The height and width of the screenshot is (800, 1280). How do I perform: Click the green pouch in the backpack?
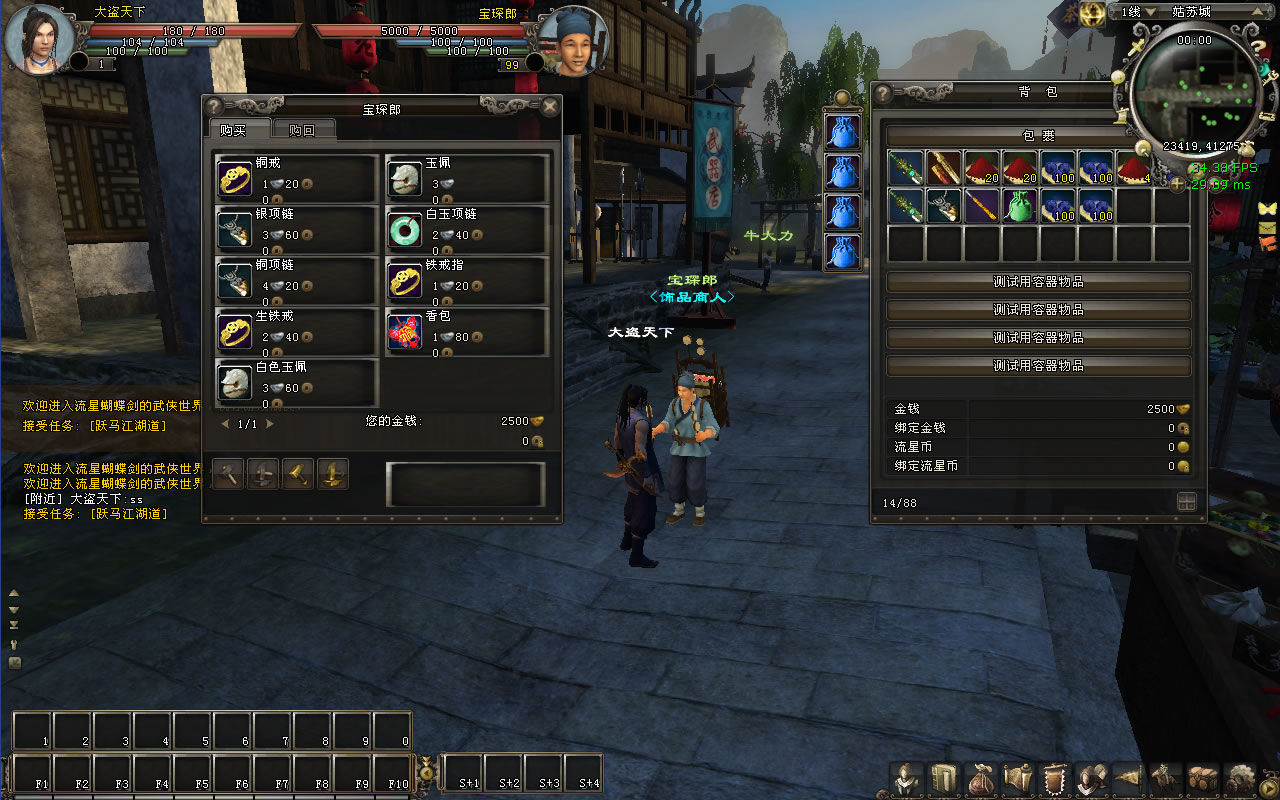click(1018, 206)
